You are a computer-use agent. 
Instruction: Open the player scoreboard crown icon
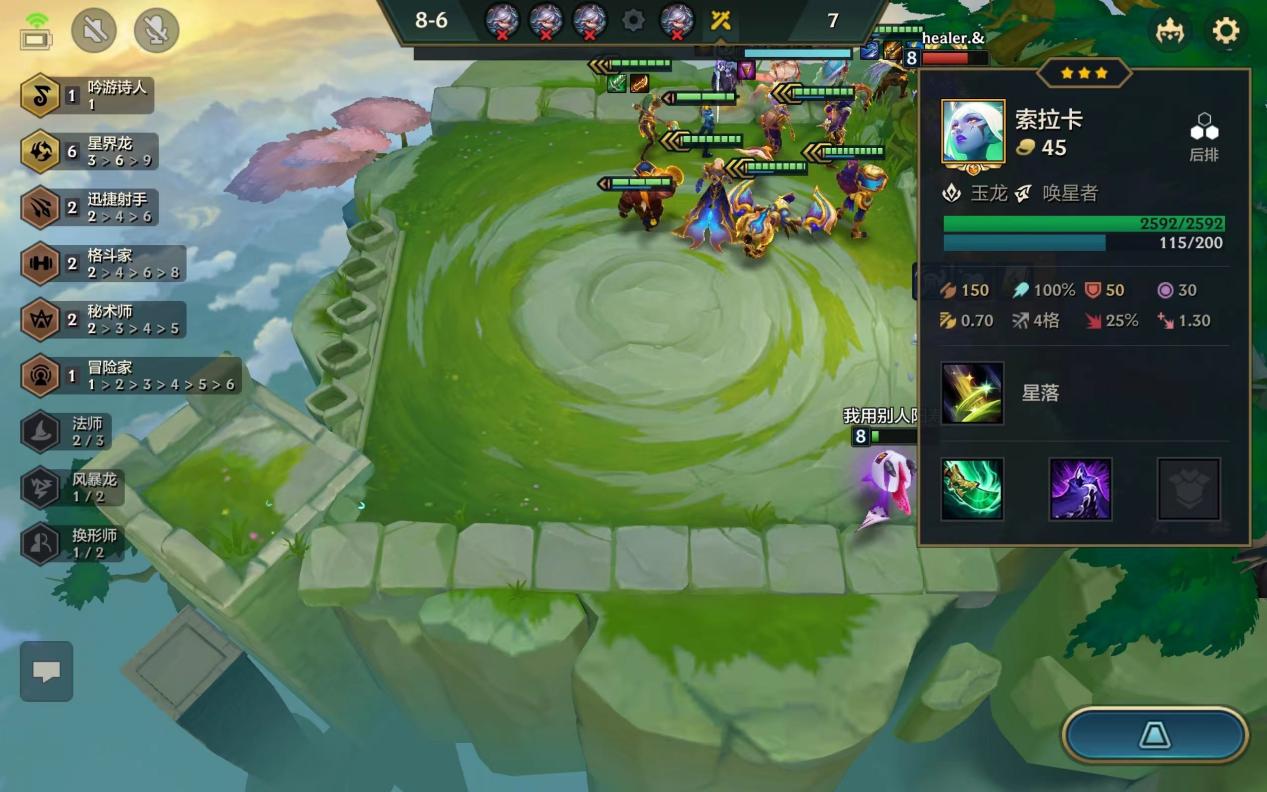pyautogui.click(x=1170, y=32)
